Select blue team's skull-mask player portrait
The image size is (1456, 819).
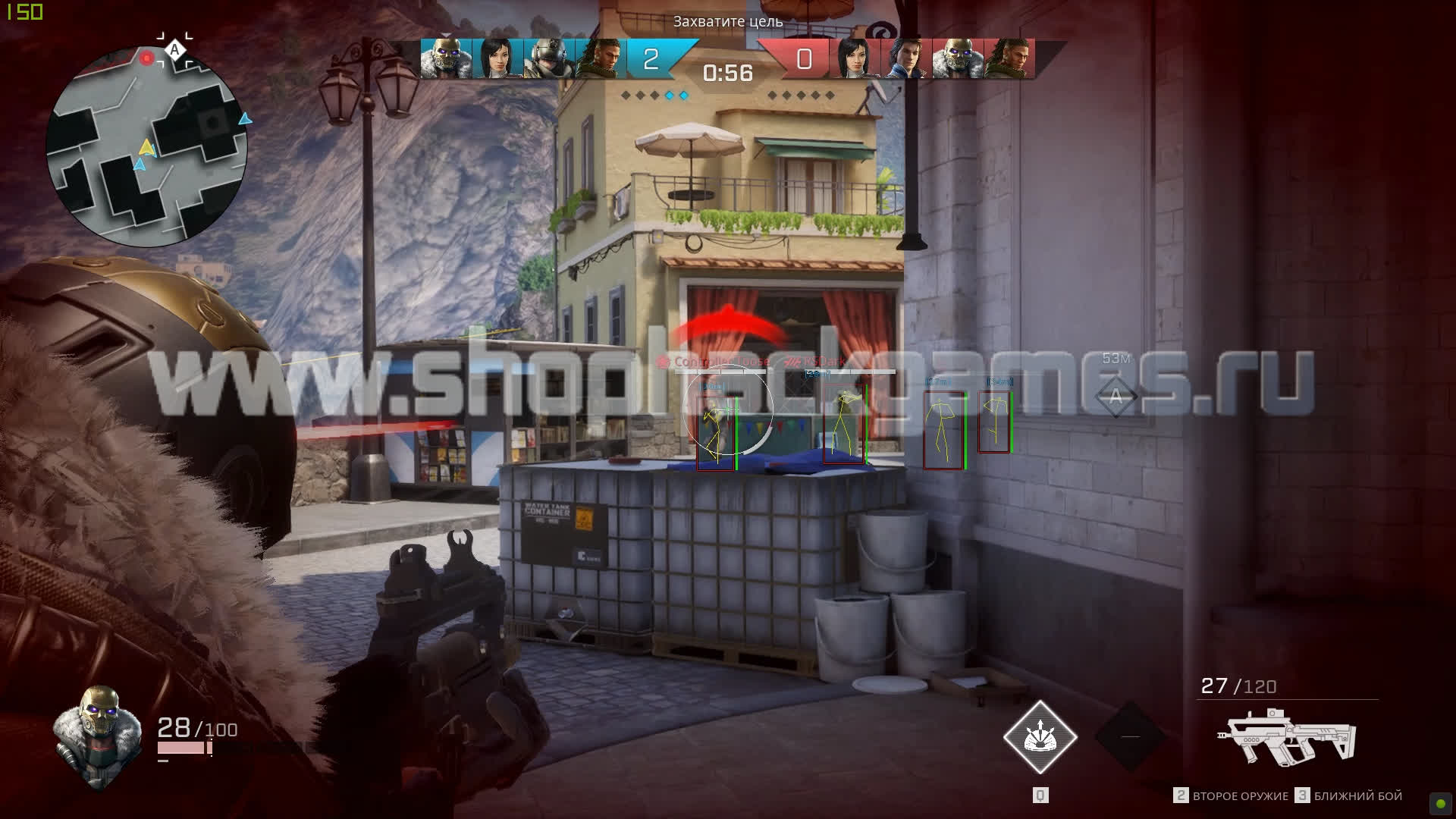(x=446, y=58)
